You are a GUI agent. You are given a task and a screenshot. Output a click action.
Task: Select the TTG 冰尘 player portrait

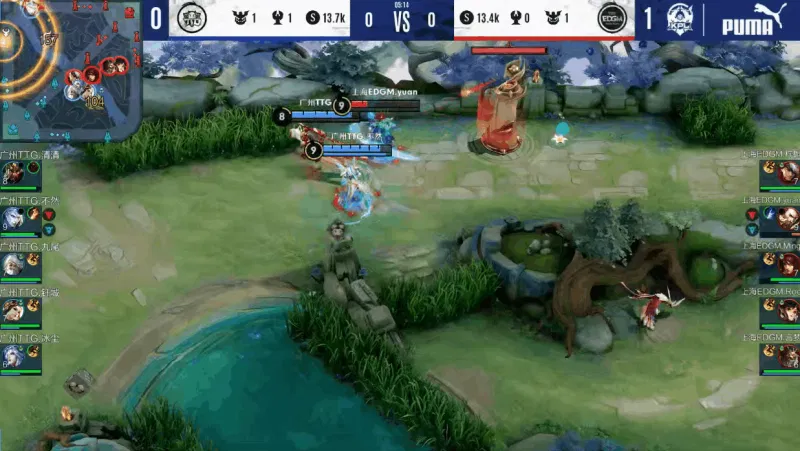pos(14,357)
